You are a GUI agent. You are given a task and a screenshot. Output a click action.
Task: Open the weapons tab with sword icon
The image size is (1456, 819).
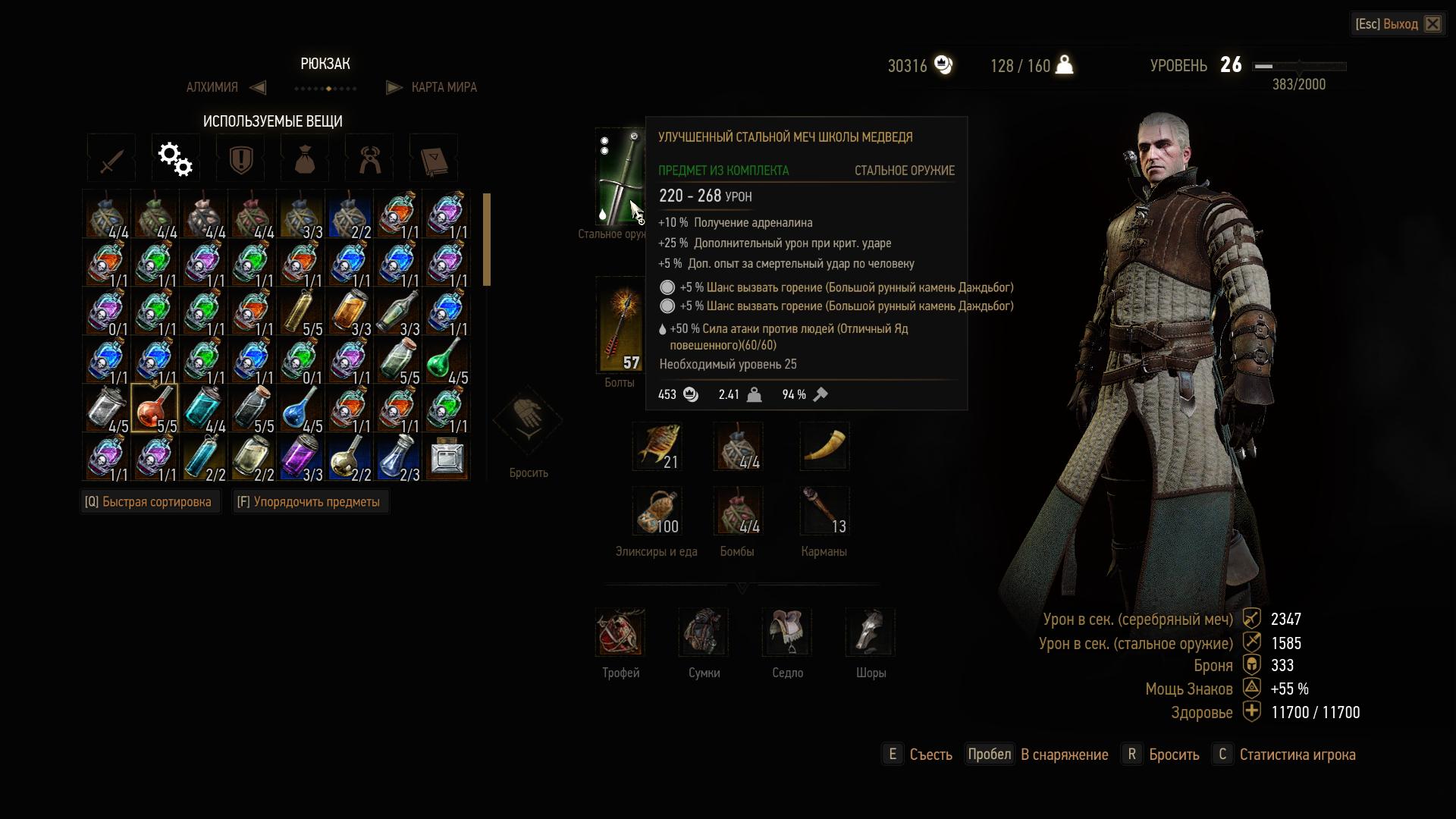111,158
